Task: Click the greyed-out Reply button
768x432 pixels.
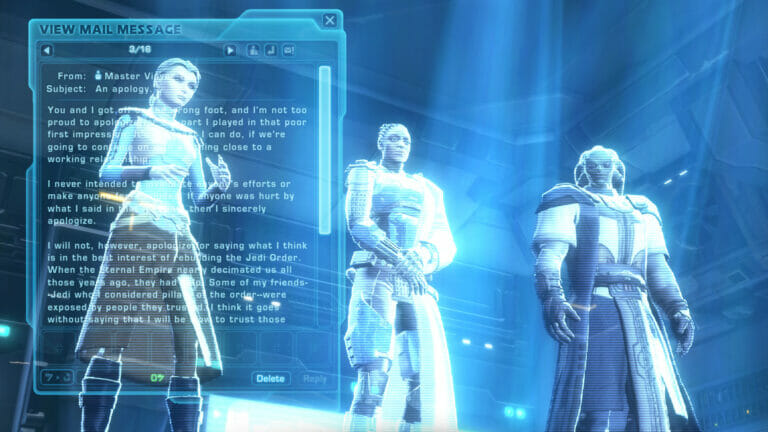Action: (x=314, y=379)
